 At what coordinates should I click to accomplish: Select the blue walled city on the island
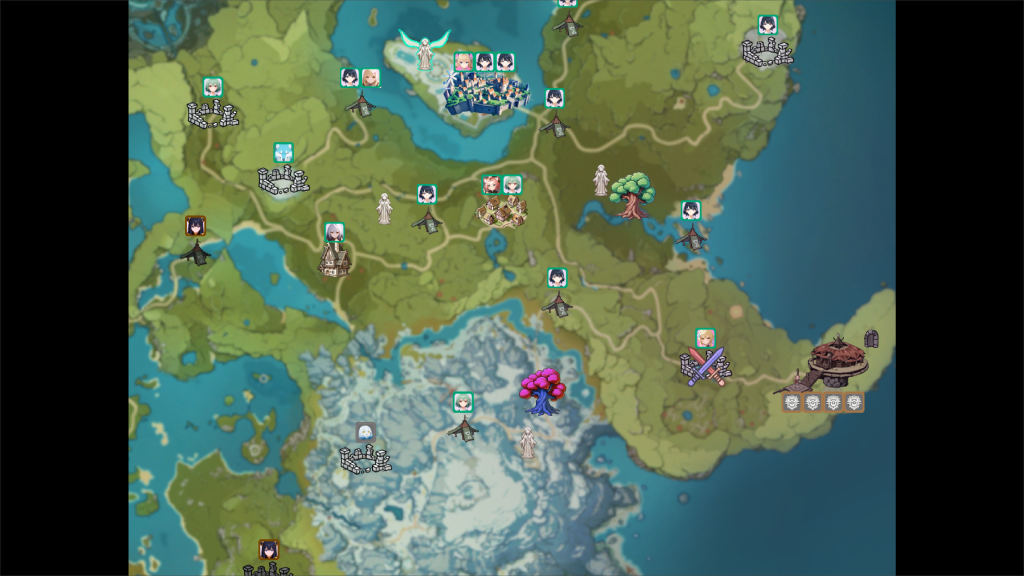[x=485, y=93]
